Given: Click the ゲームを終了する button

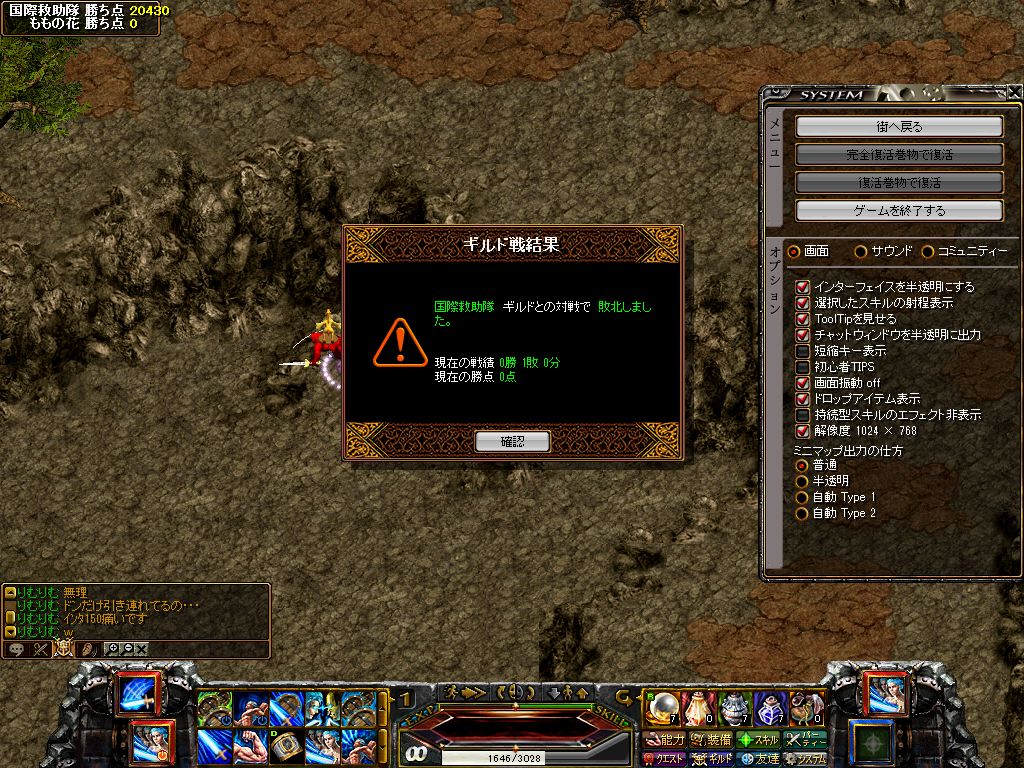Looking at the screenshot, I should 899,211.
